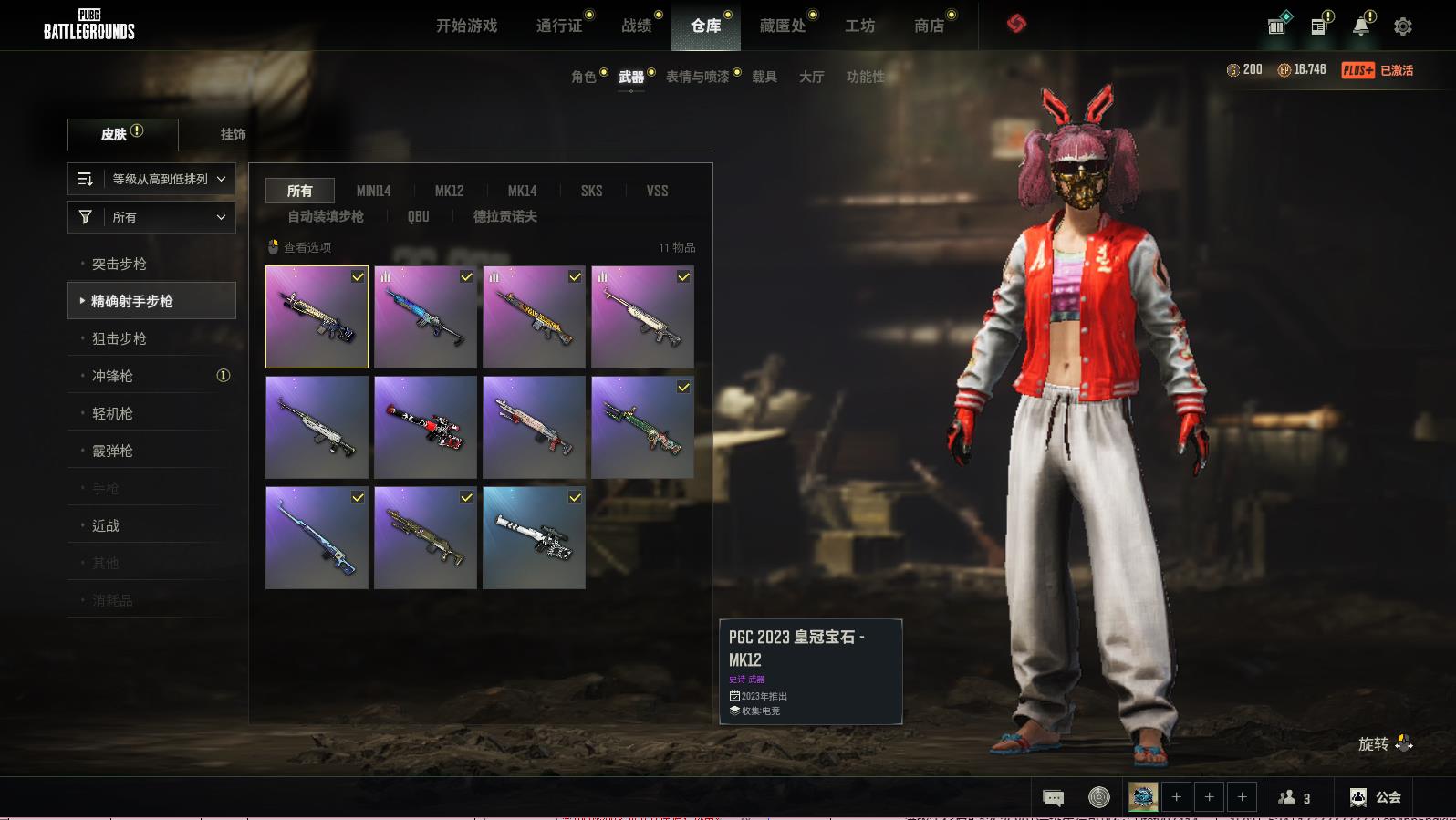Filter skins by VSS
Screen dimensions: 1456x820
coord(657,191)
